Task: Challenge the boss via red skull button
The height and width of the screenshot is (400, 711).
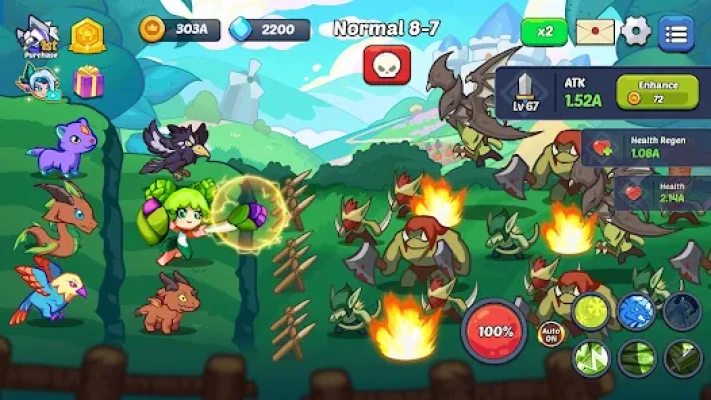Action: pos(386,66)
